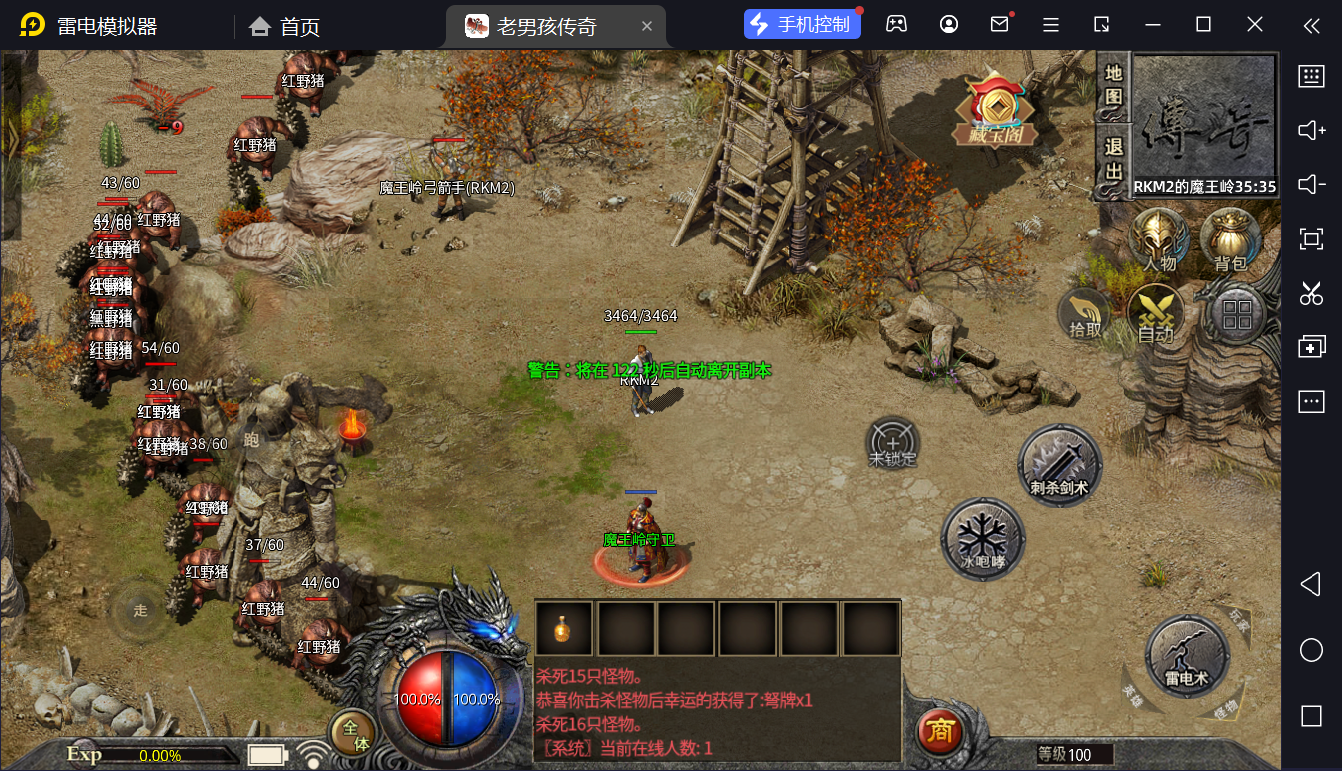Click the 全体 attack mode button
1342x772 pixels.
tap(353, 733)
